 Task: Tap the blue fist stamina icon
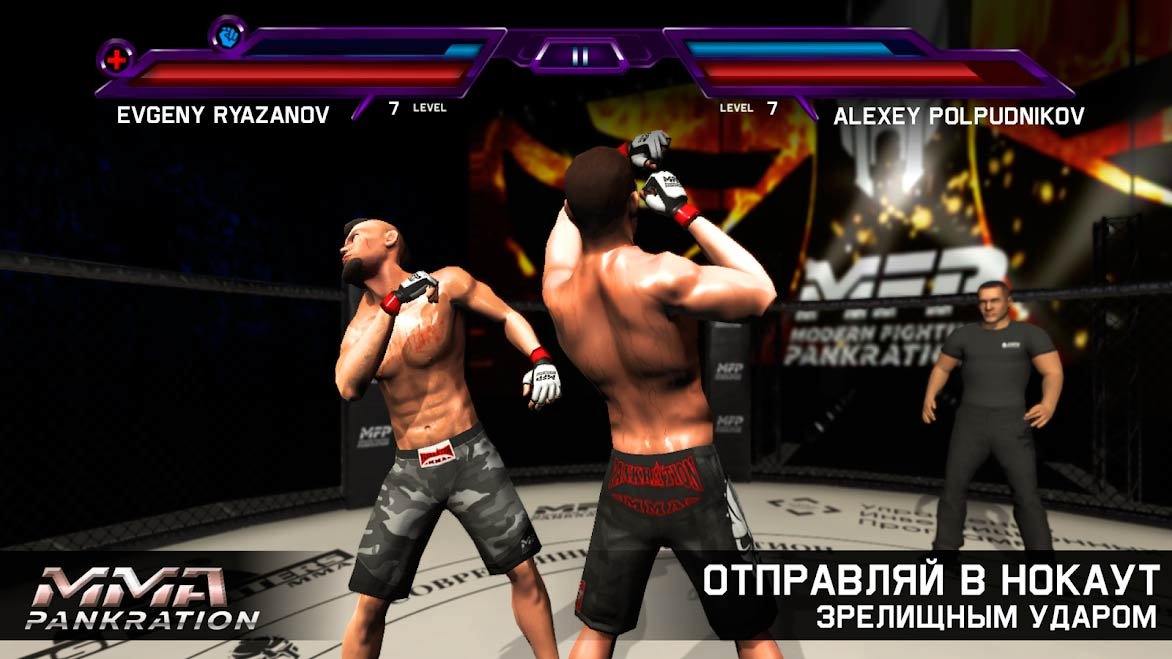click(227, 33)
